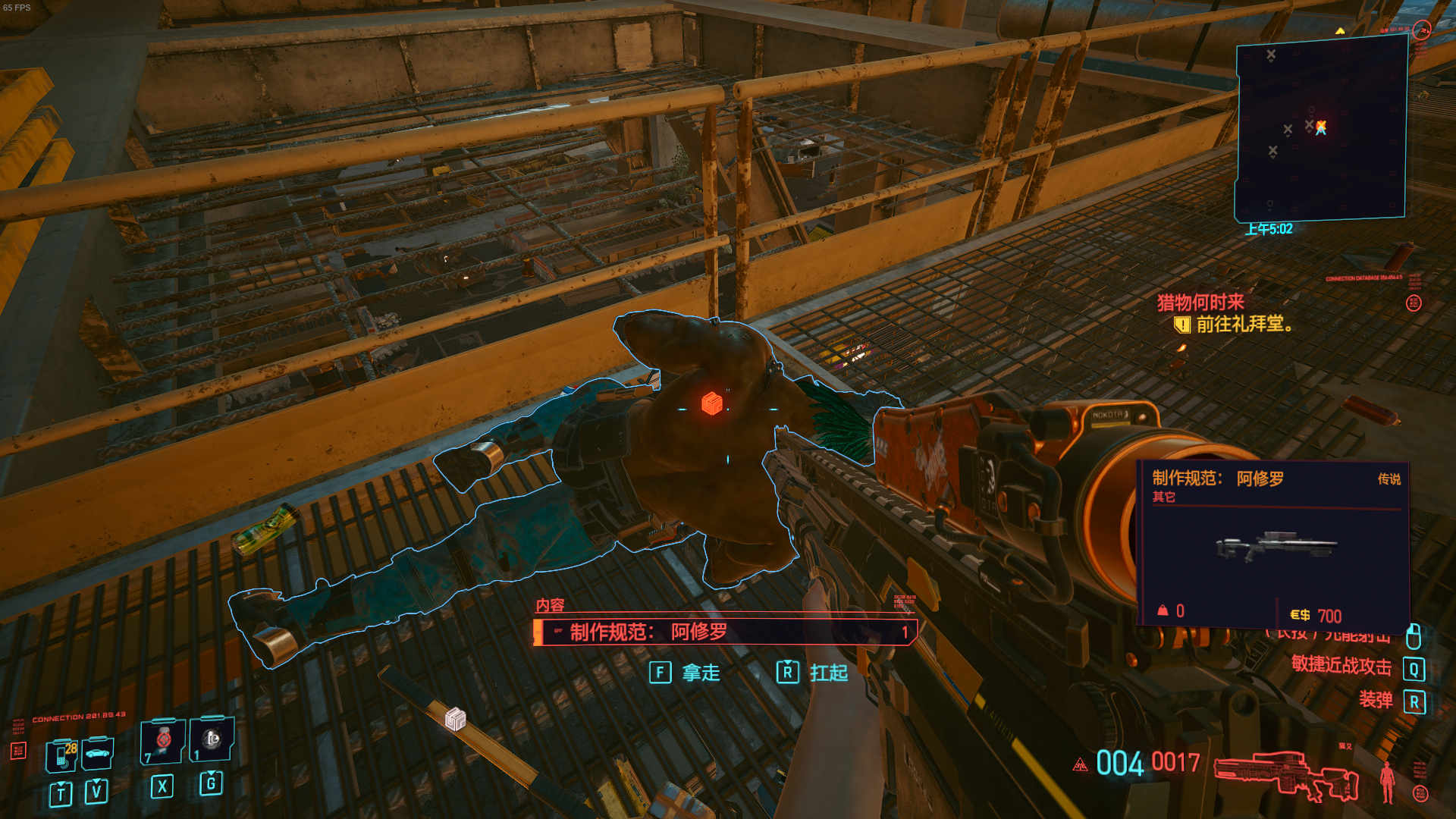1456x819 pixels.
Task: Select the 前往礼拜堂 objective line
Action: pos(1244,325)
